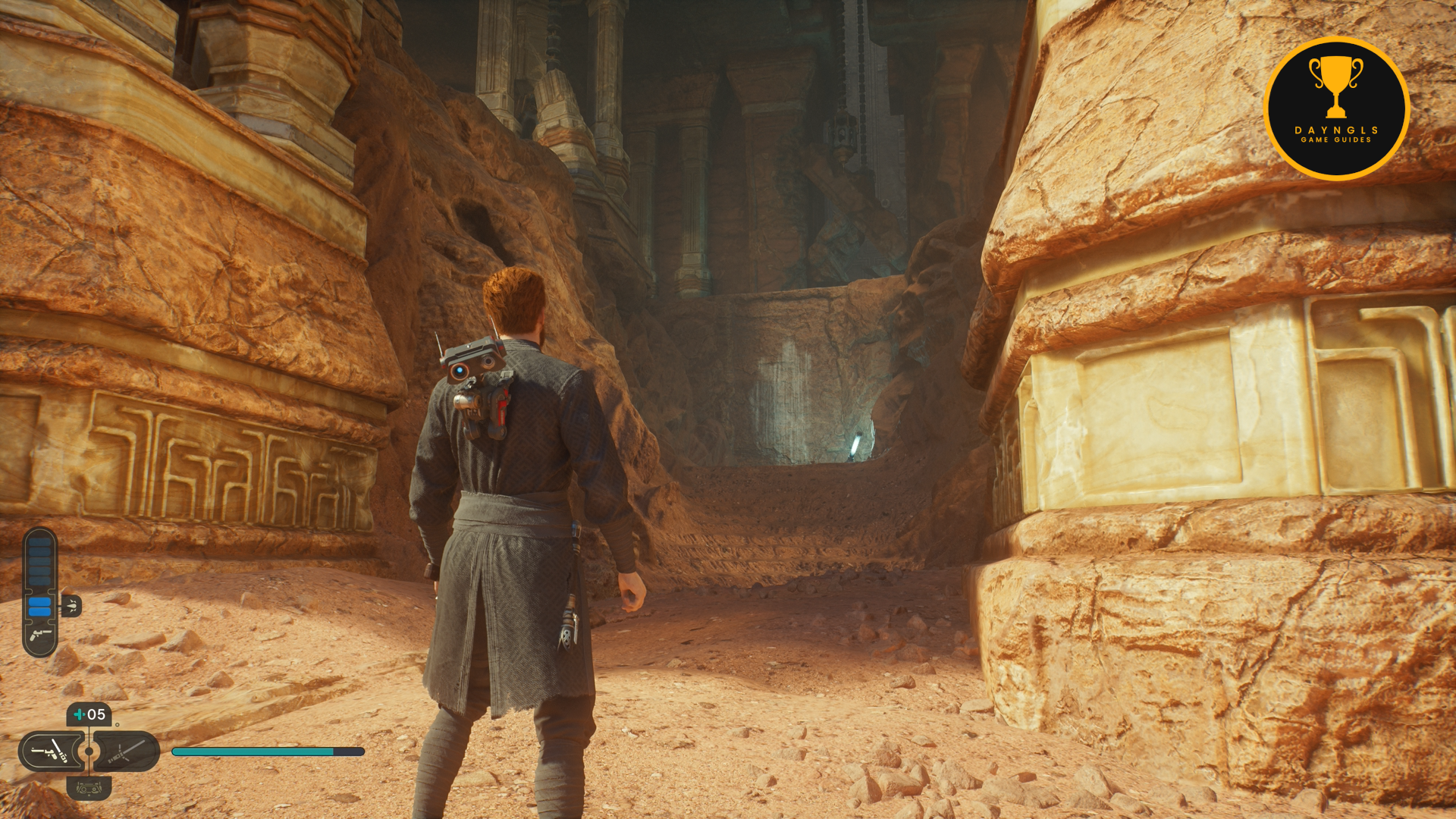Viewport: 1456px width, 819px height.
Task: Click the blaster pistol ammo icon
Action: pyautogui.click(x=40, y=634)
